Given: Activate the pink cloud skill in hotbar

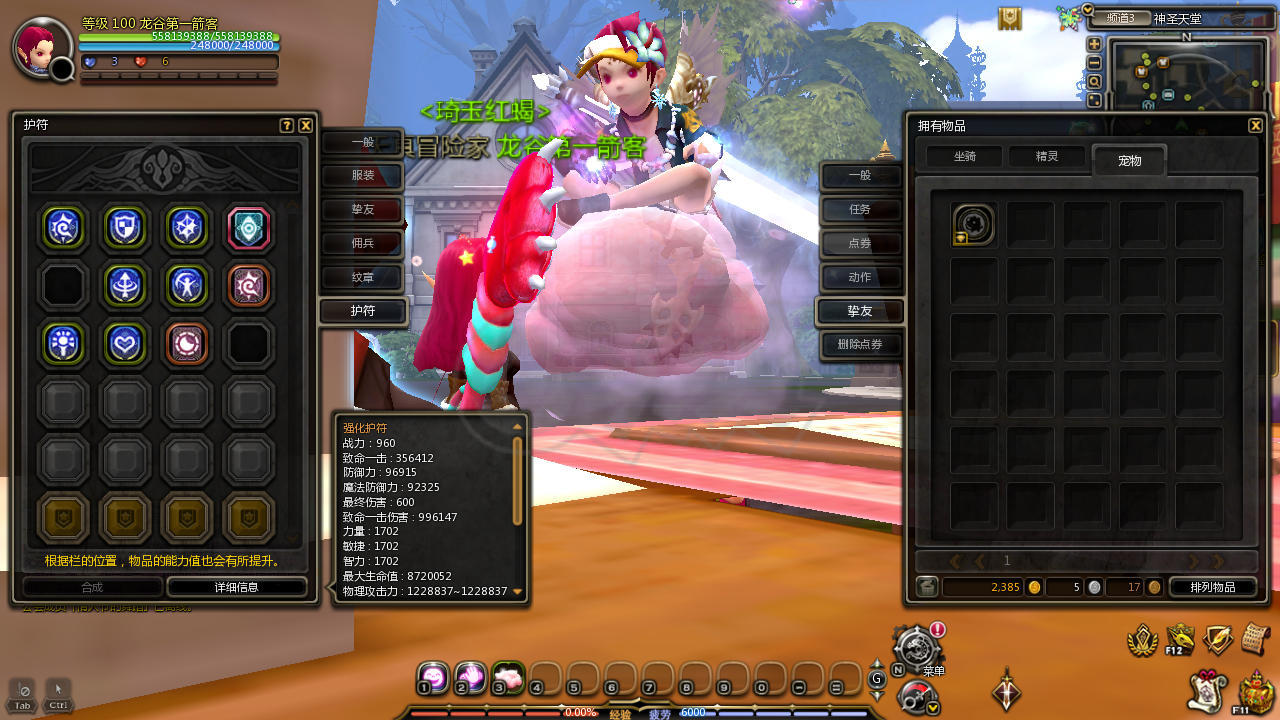Looking at the screenshot, I should coord(509,677).
